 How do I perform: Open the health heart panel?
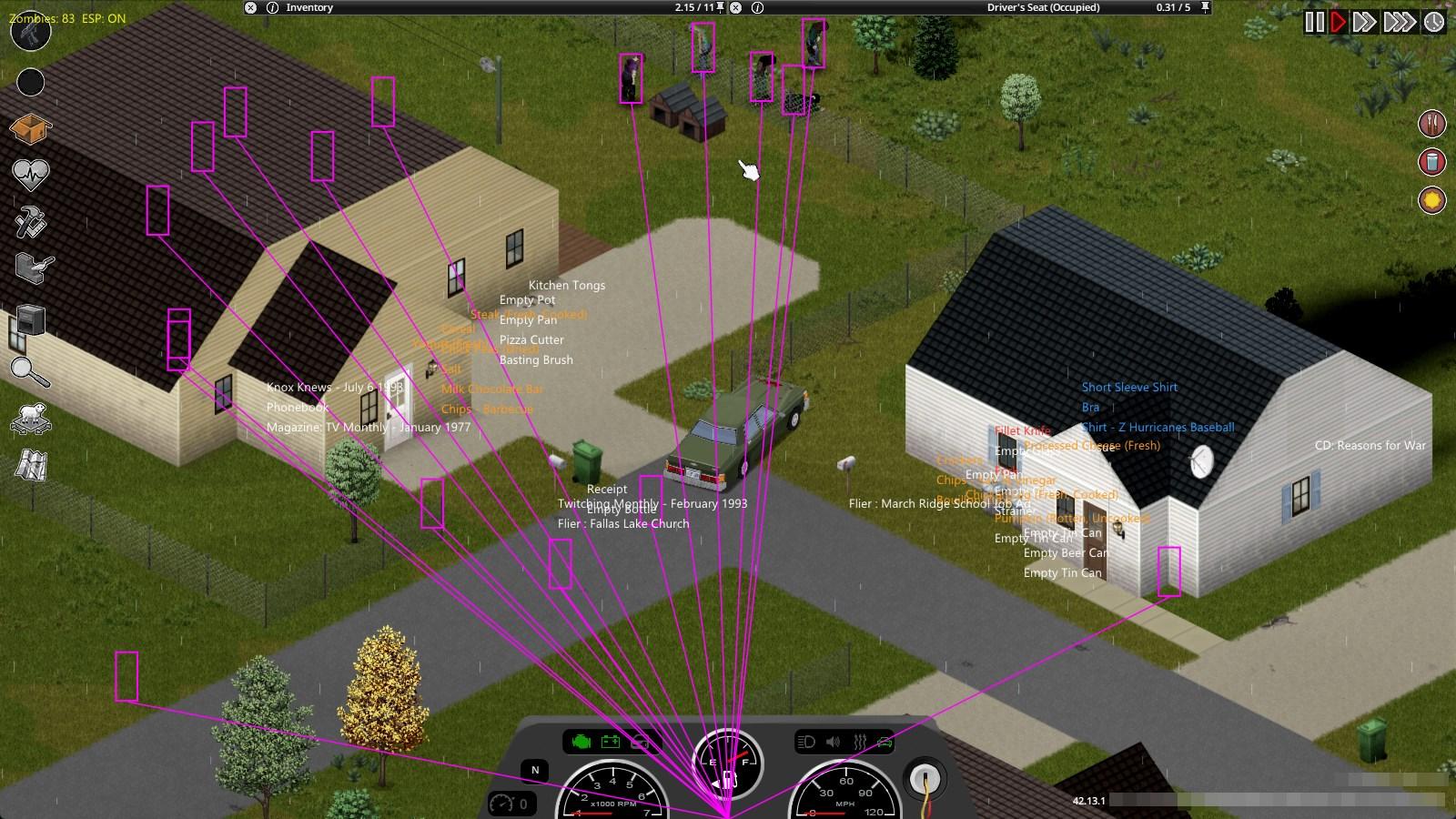click(x=30, y=174)
